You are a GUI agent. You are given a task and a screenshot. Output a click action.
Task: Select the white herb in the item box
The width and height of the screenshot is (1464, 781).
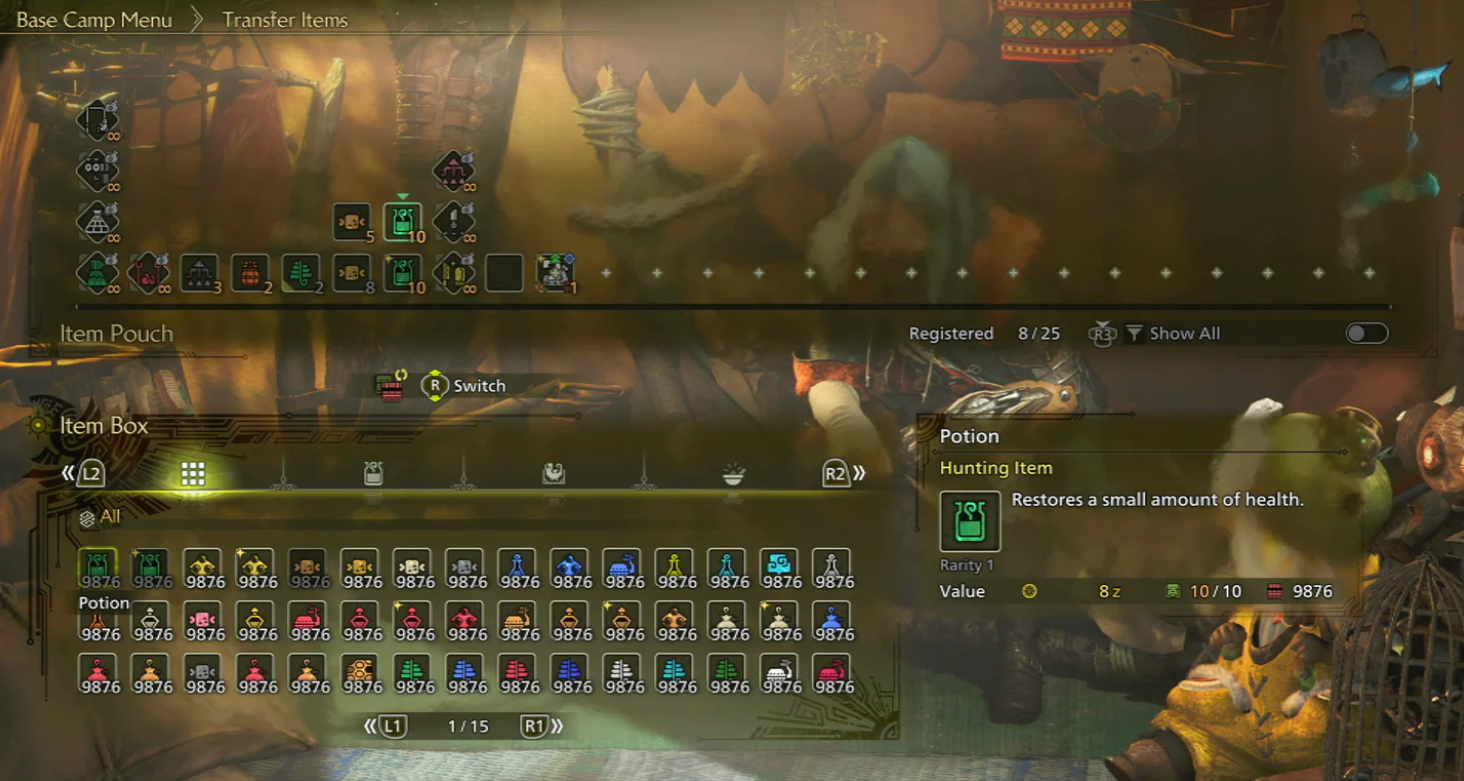622,672
